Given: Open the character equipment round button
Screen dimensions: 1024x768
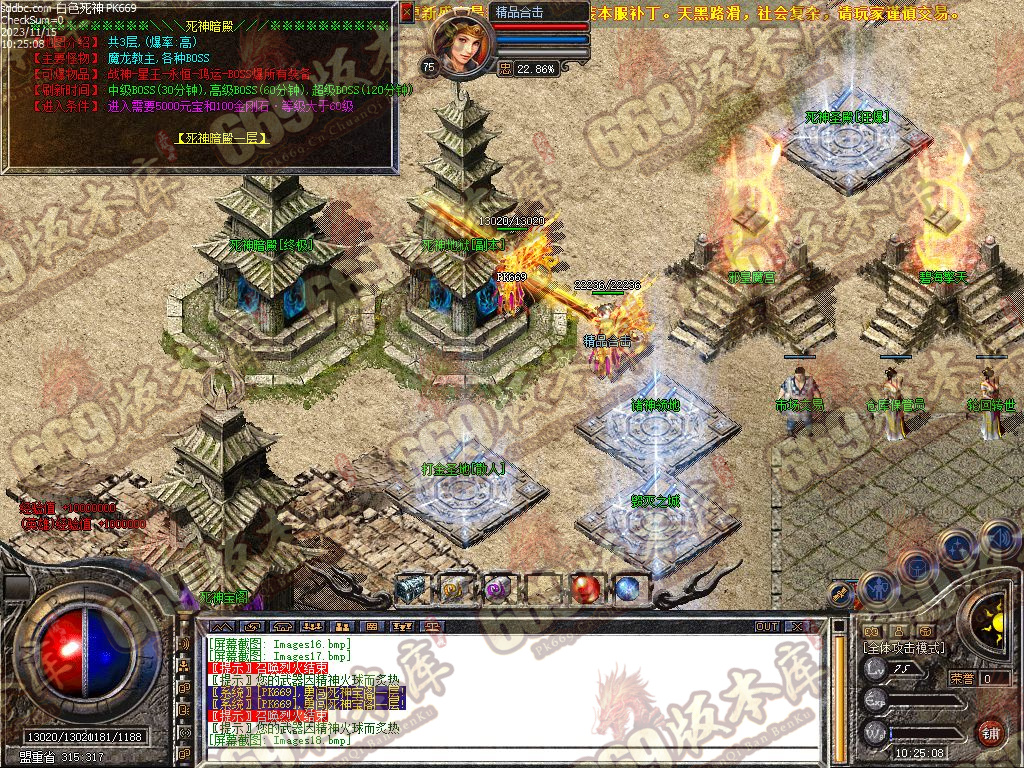Looking at the screenshot, I should (876, 586).
